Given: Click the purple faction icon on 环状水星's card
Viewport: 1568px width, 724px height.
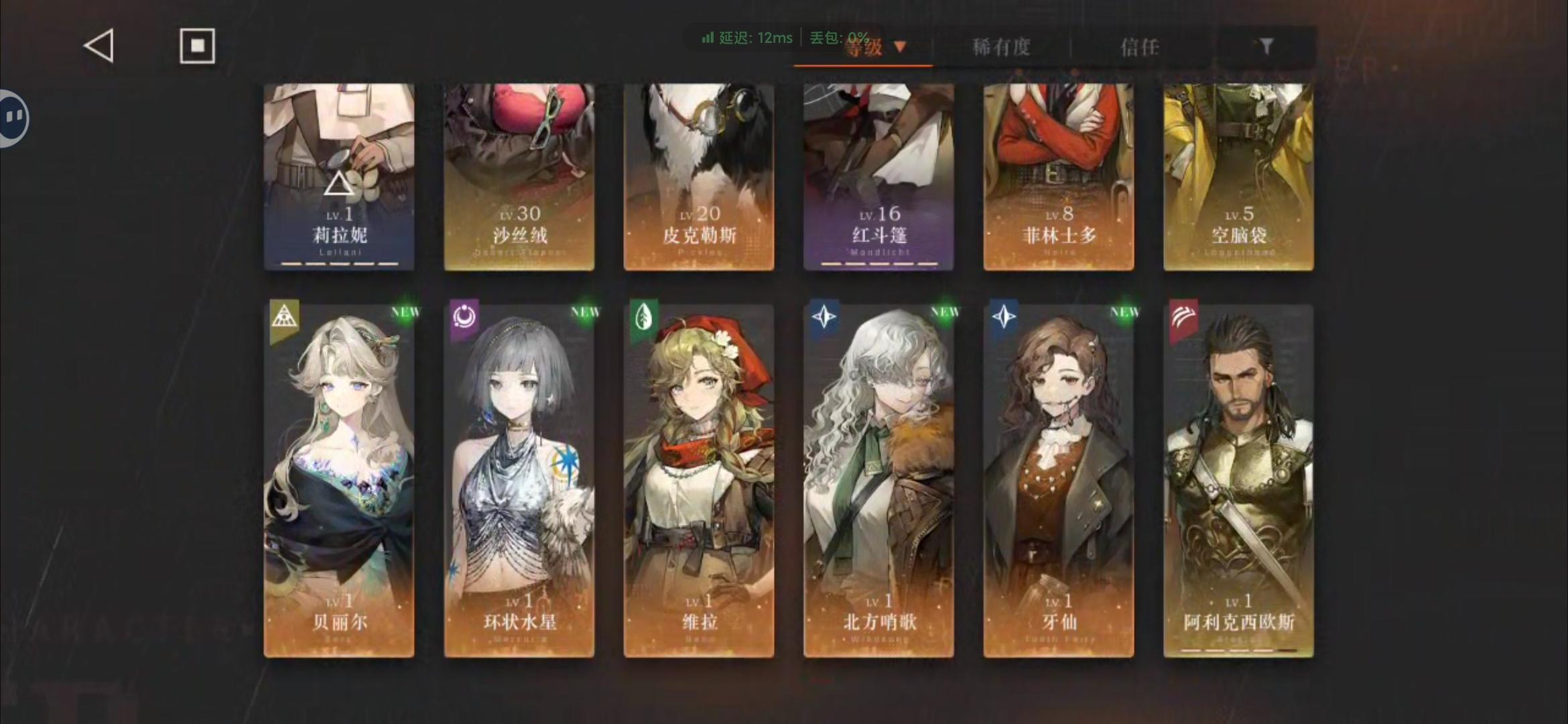Looking at the screenshot, I should tap(463, 318).
